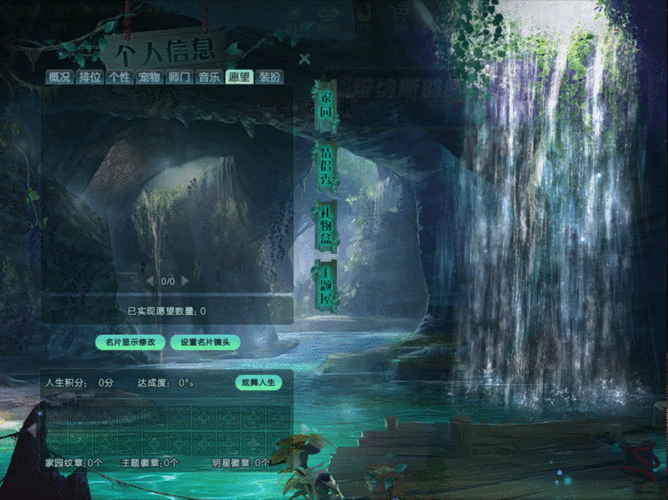This screenshot has width=668, height=500.
Task: Show the 宠物 tab
Action: [x=149, y=77]
